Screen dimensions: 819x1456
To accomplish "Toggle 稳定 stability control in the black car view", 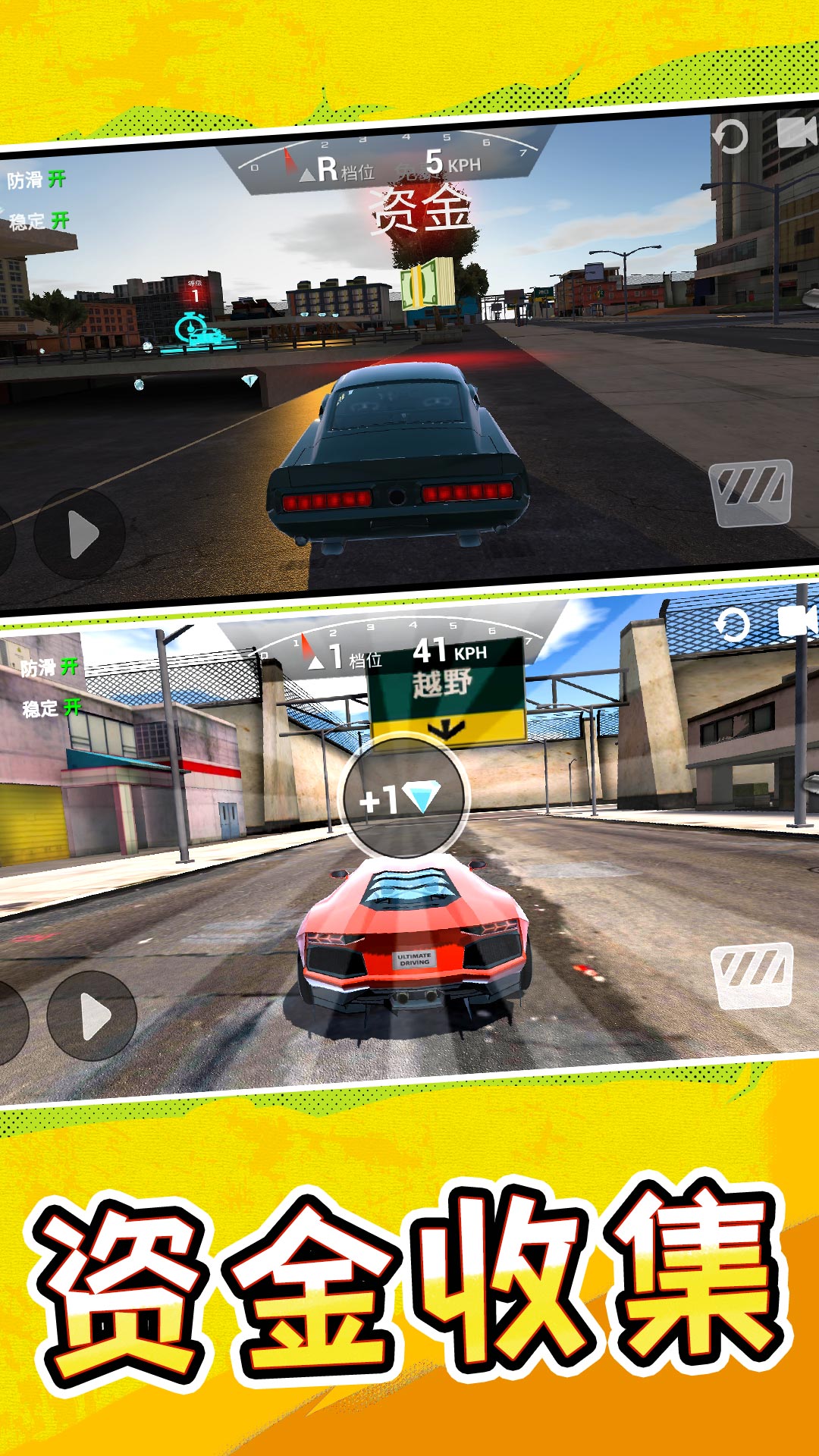I will pyautogui.click(x=39, y=221).
